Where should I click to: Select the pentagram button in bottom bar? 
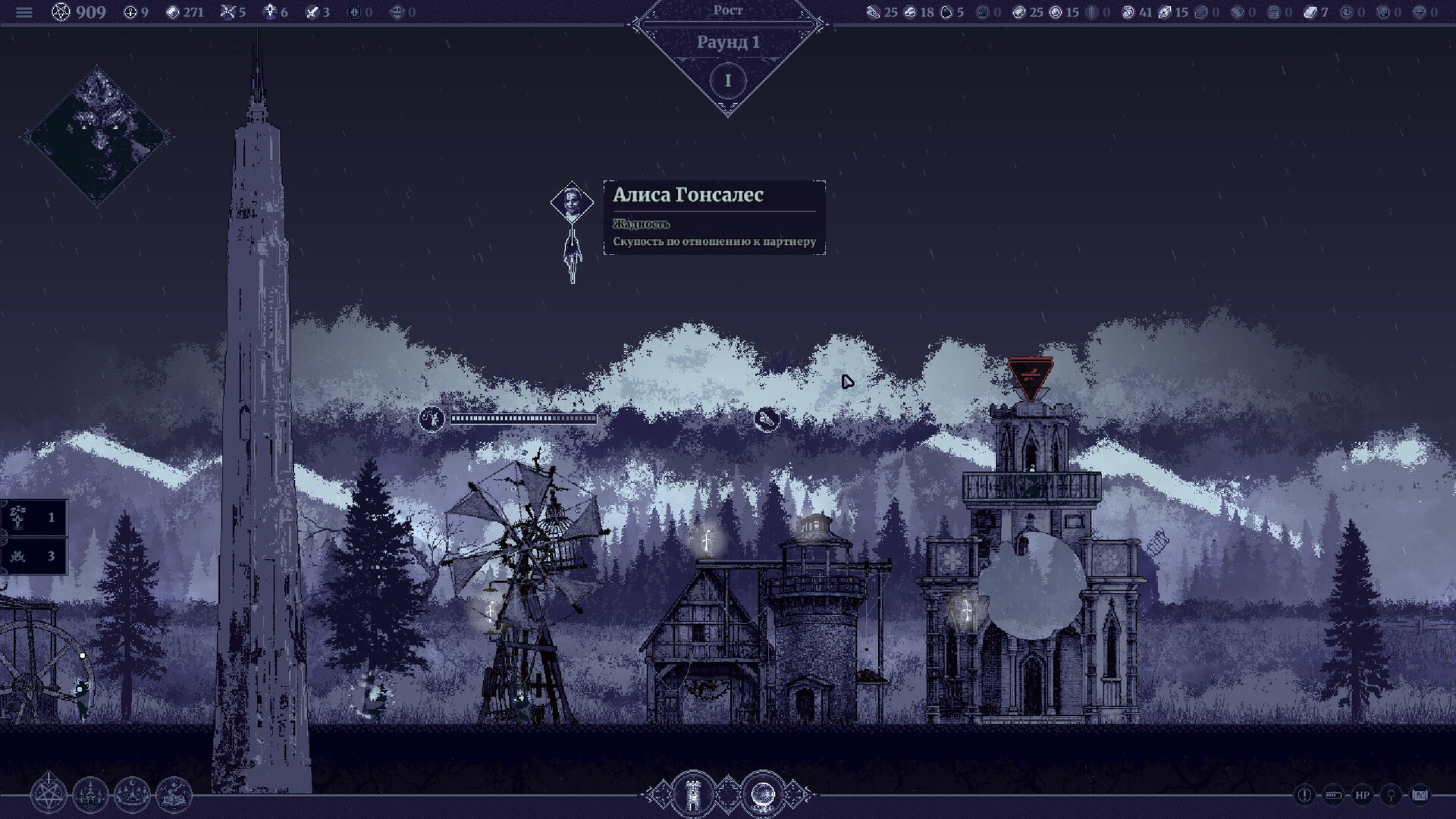click(49, 795)
